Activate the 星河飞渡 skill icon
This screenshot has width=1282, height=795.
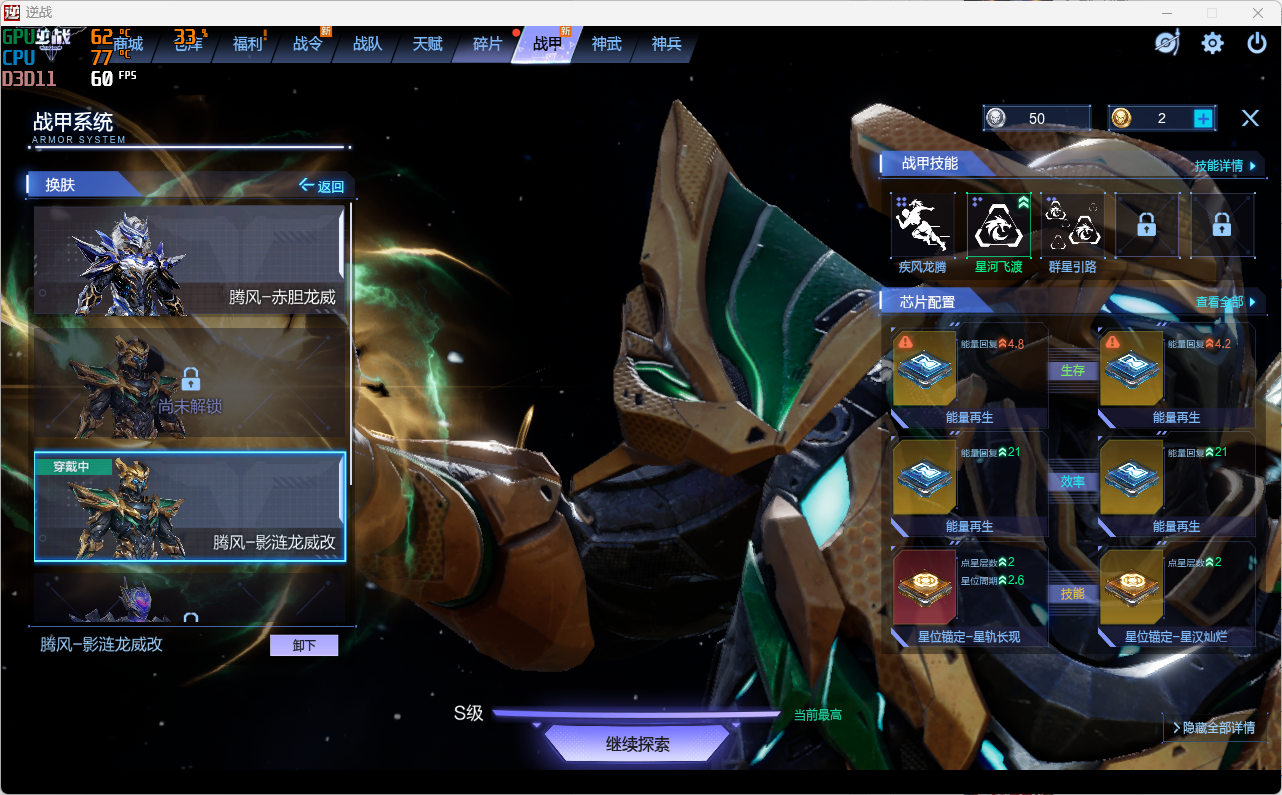(998, 226)
